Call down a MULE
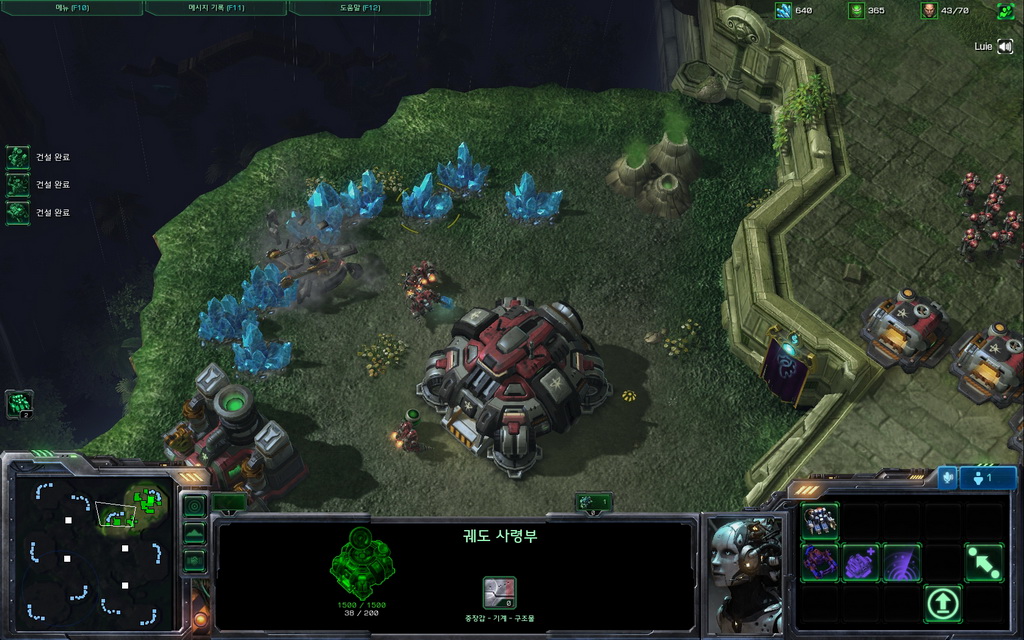This screenshot has height=640, width=1024. tap(820, 562)
